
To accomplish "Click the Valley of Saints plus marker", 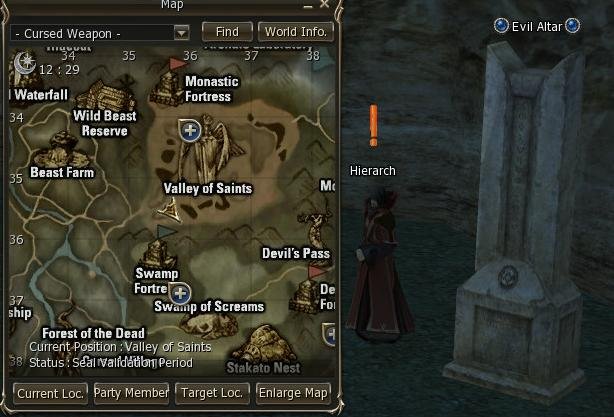I will [x=191, y=129].
